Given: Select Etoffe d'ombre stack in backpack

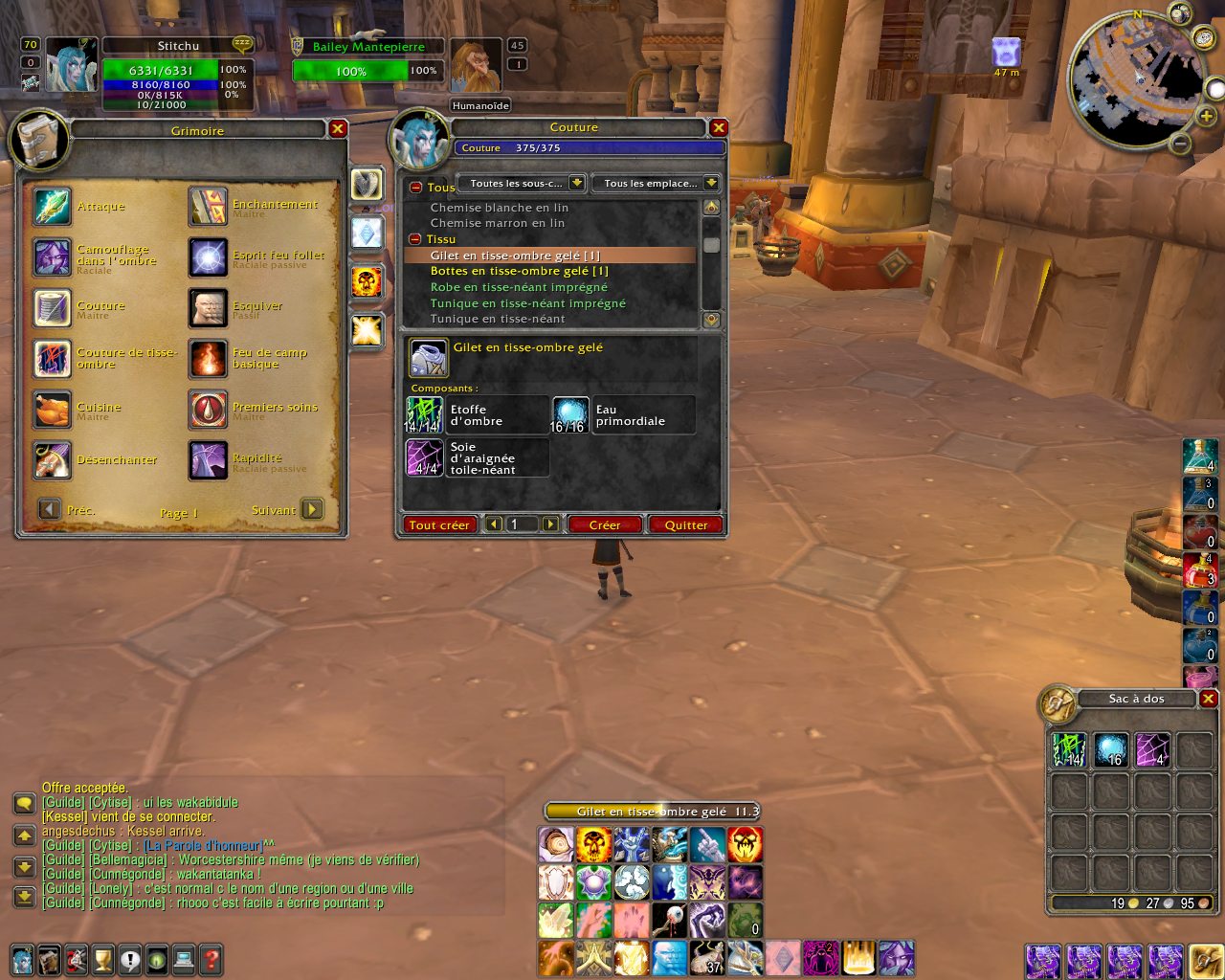Looking at the screenshot, I should [x=1069, y=749].
